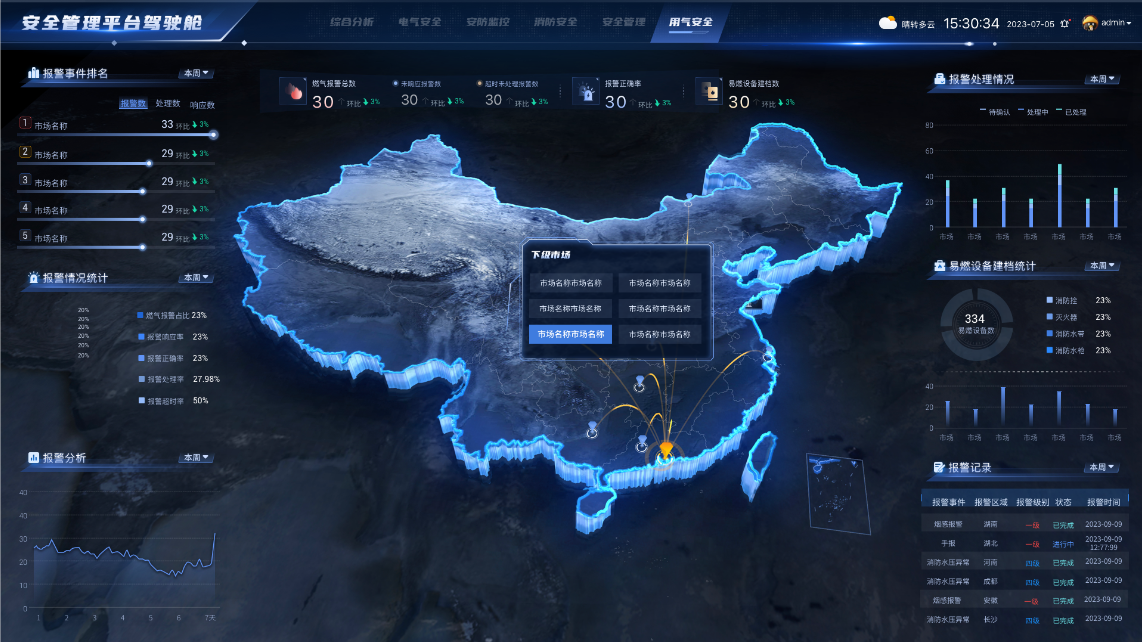Open 本周 dropdown for 报警记录
Image resolution: width=1142 pixels, height=642 pixels.
click(1101, 467)
